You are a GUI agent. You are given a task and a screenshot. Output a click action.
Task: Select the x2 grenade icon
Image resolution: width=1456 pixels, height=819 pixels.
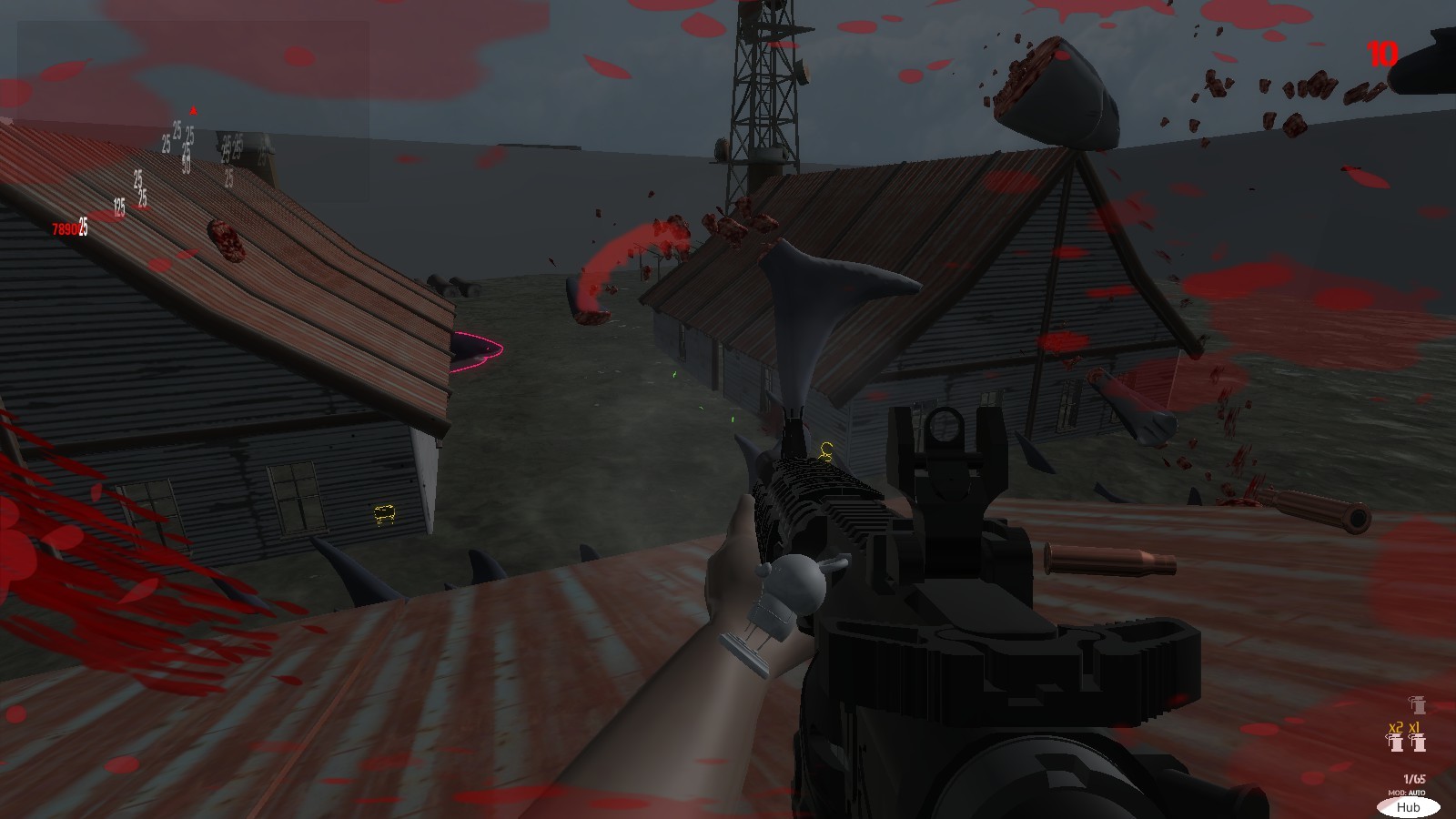pos(1395,743)
